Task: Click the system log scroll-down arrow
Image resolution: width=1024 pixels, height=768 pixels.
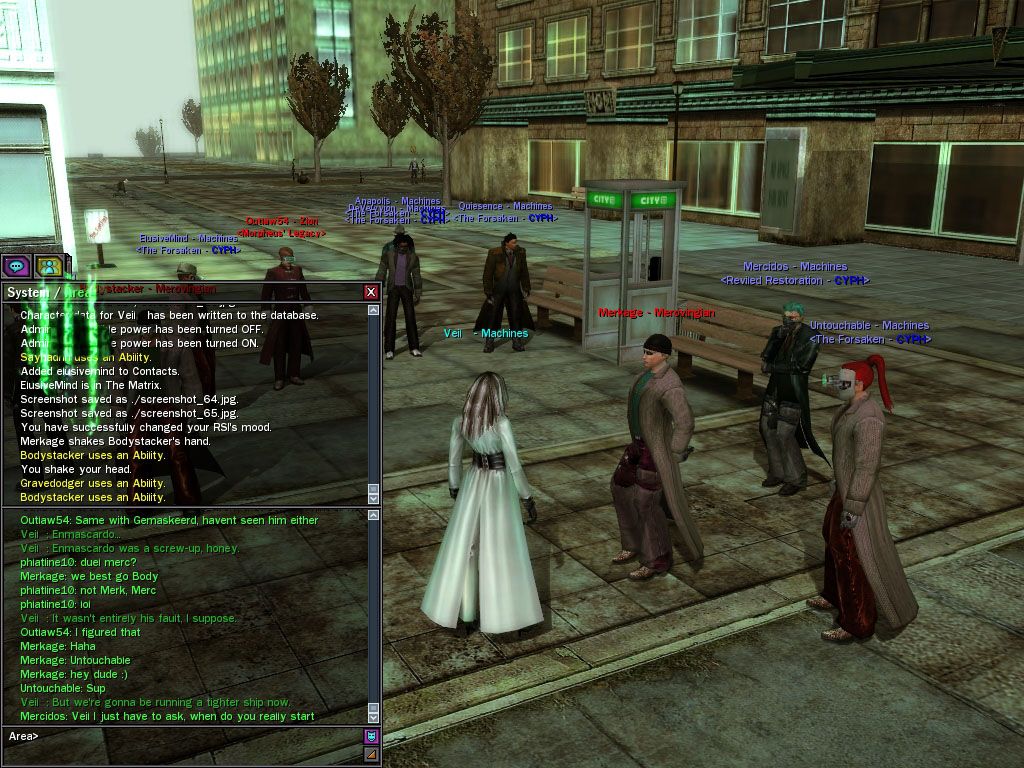Action: 373,497
